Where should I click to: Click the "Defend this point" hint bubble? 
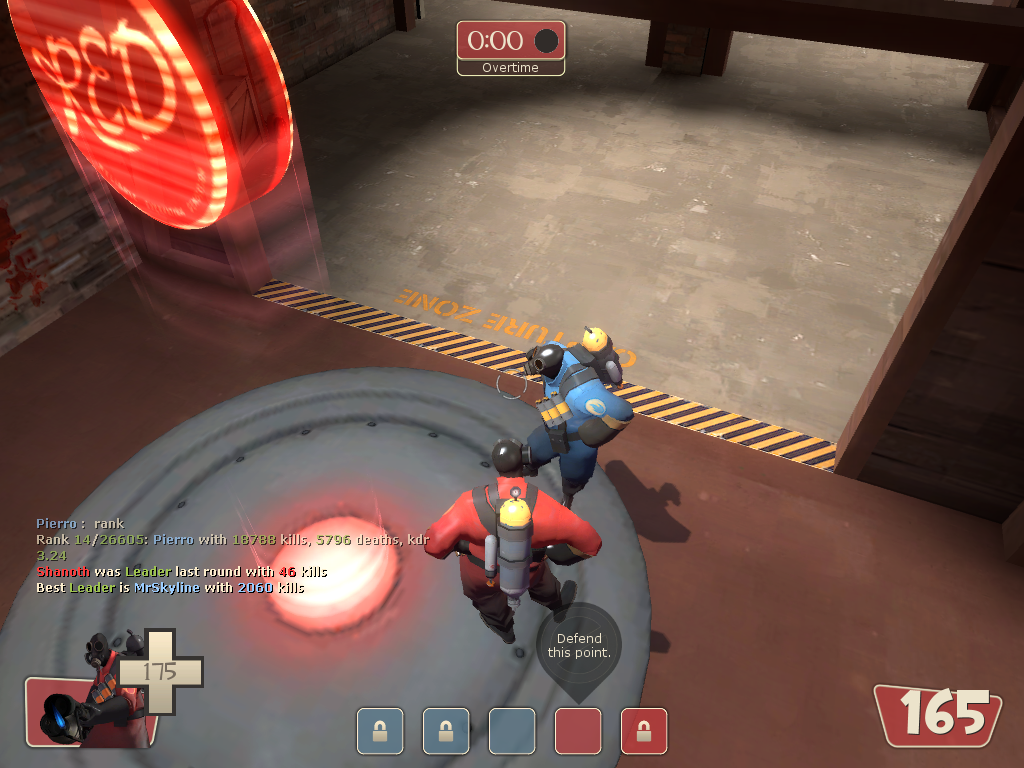[x=579, y=646]
